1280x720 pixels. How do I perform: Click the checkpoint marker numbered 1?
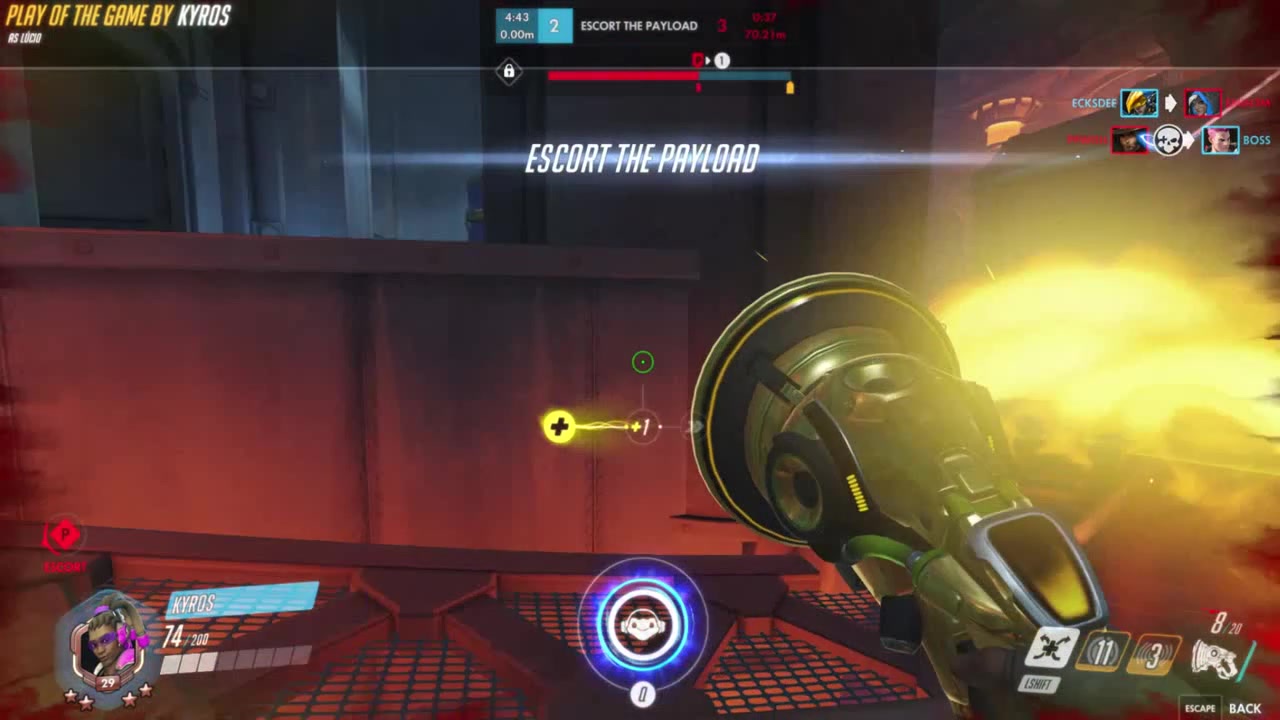[720, 60]
